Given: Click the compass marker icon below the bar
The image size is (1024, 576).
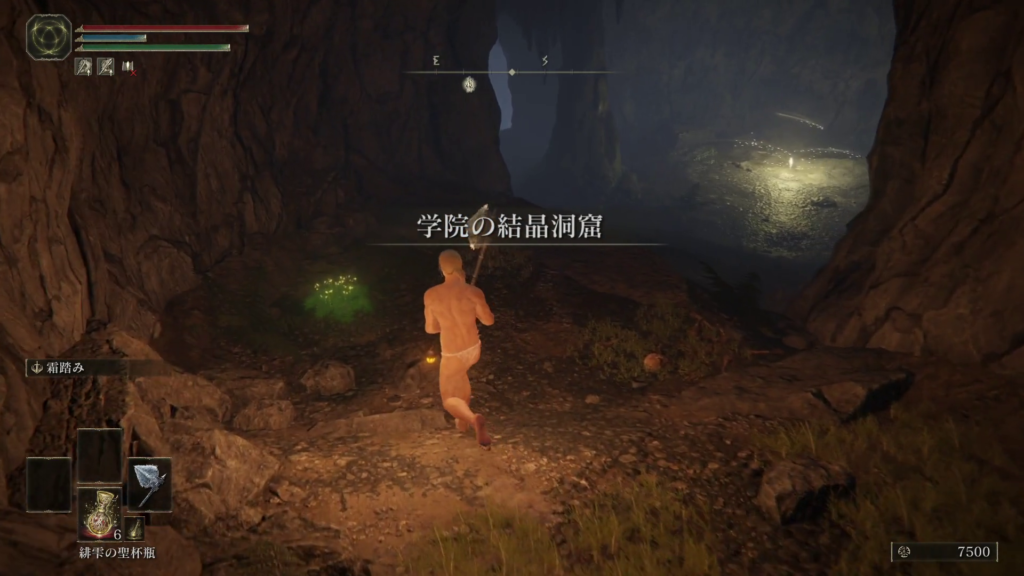Looking at the screenshot, I should [468, 85].
